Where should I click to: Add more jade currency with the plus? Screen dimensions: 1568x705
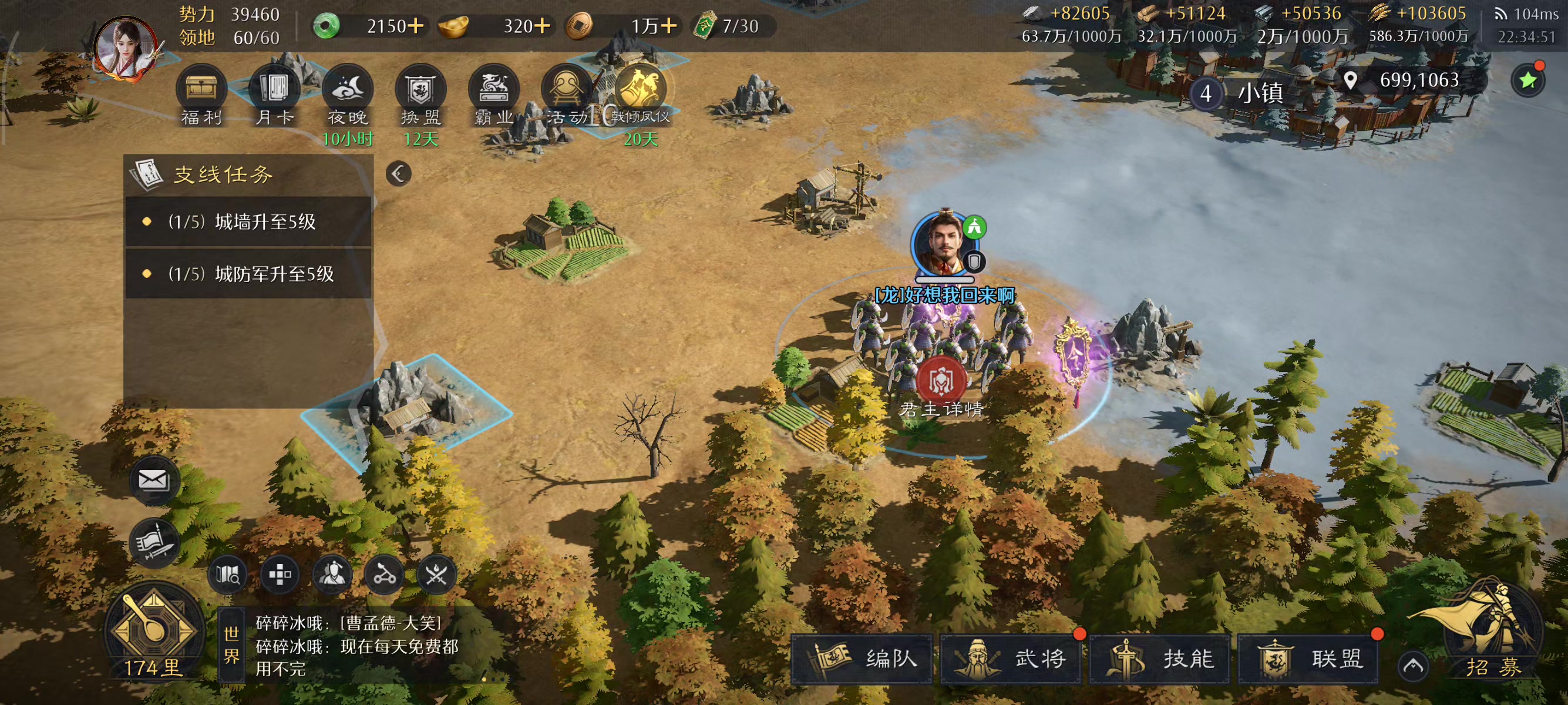416,26
